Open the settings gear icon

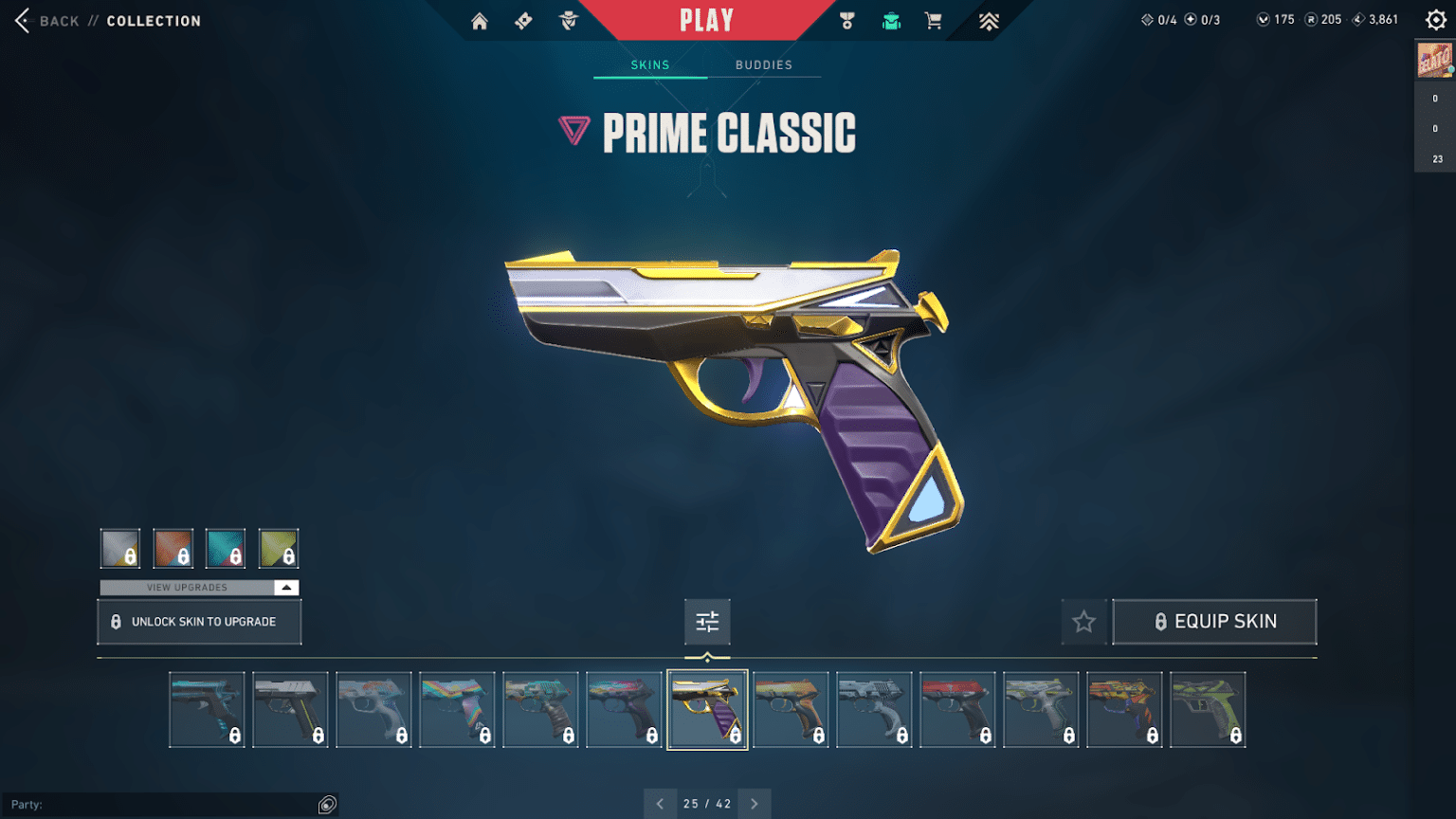1434,18
